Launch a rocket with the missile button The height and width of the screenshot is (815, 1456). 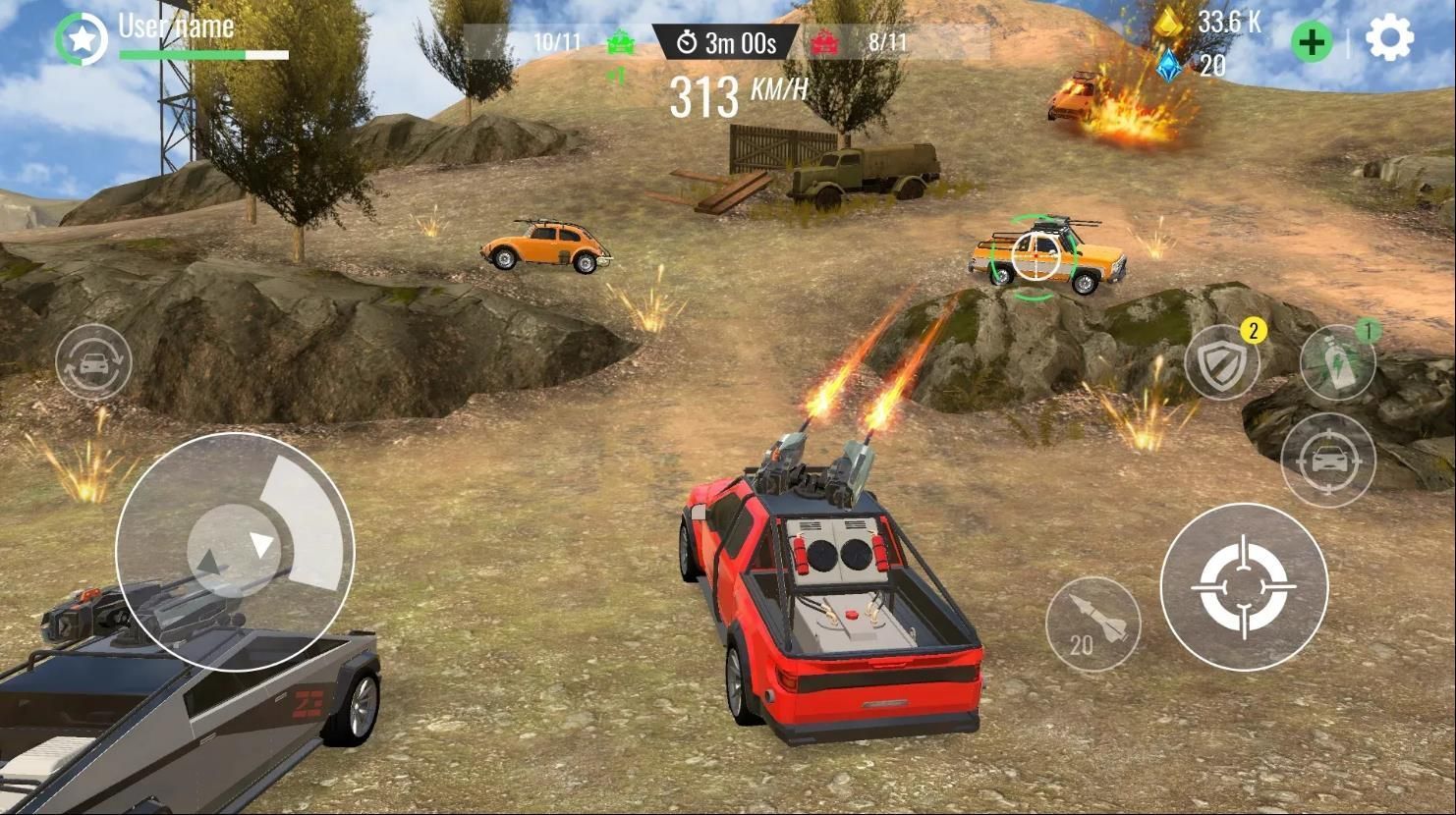1092,624
